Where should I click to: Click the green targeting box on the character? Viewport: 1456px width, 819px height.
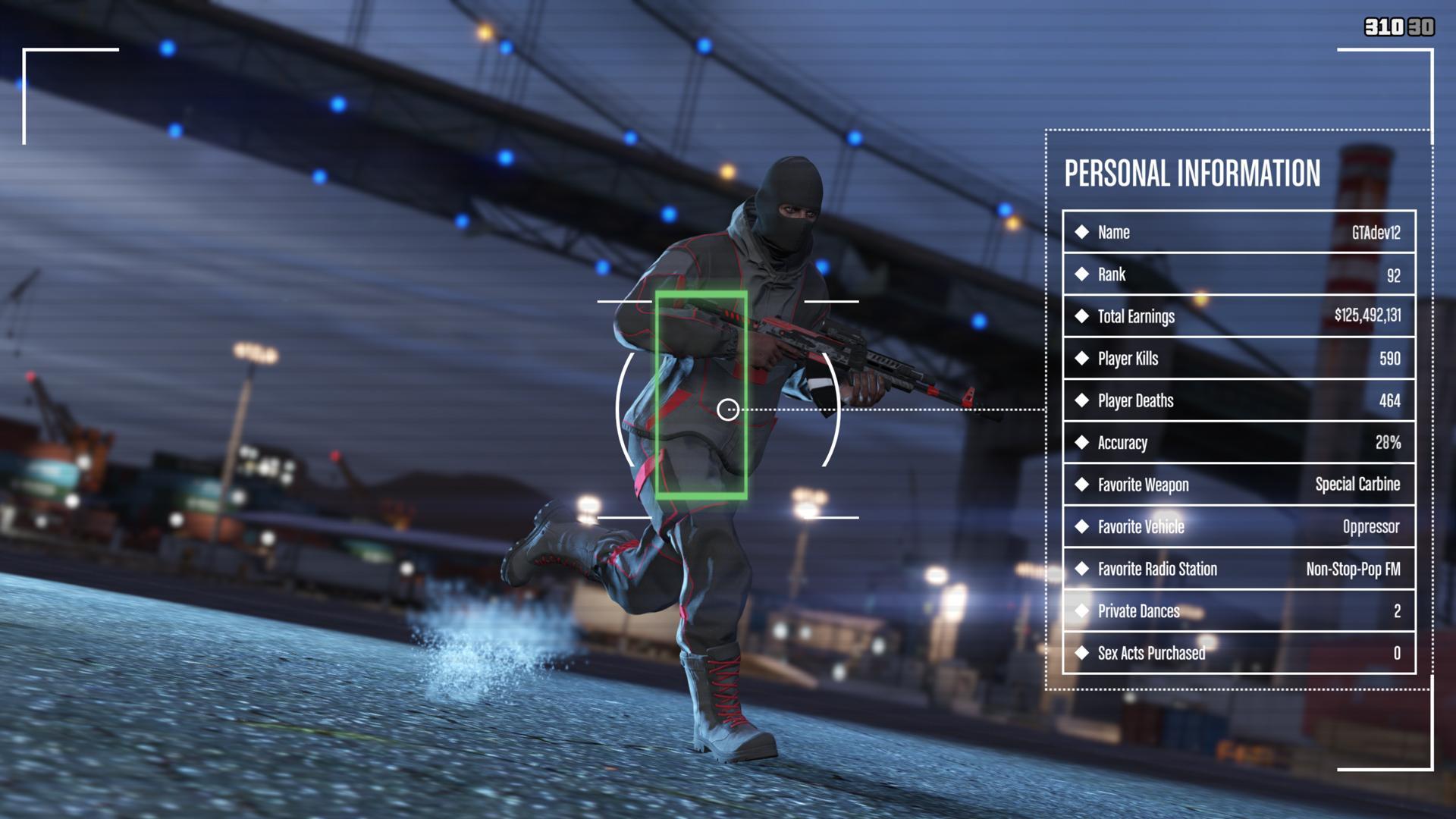point(704,394)
